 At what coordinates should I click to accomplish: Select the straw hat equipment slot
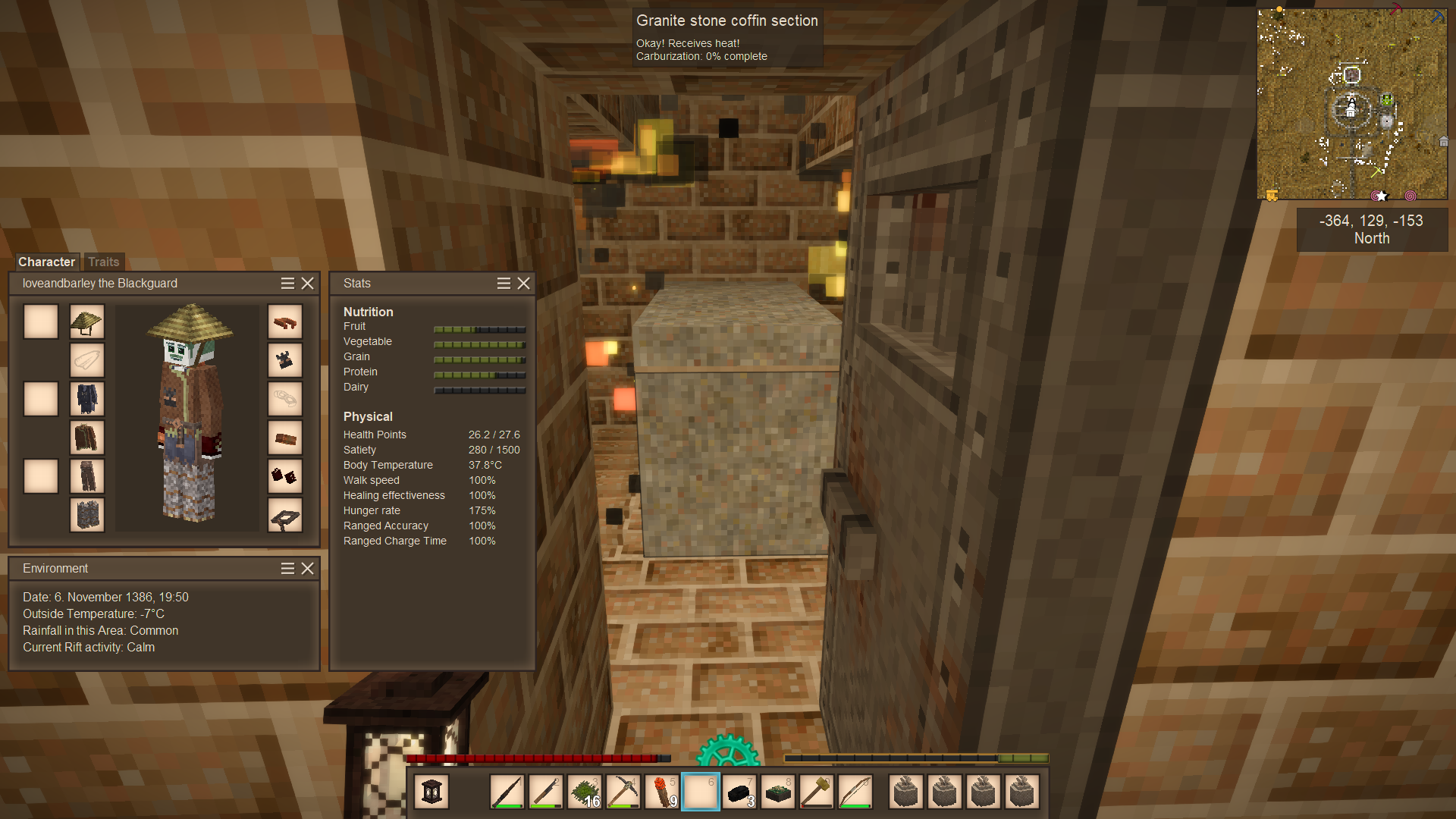click(x=87, y=322)
